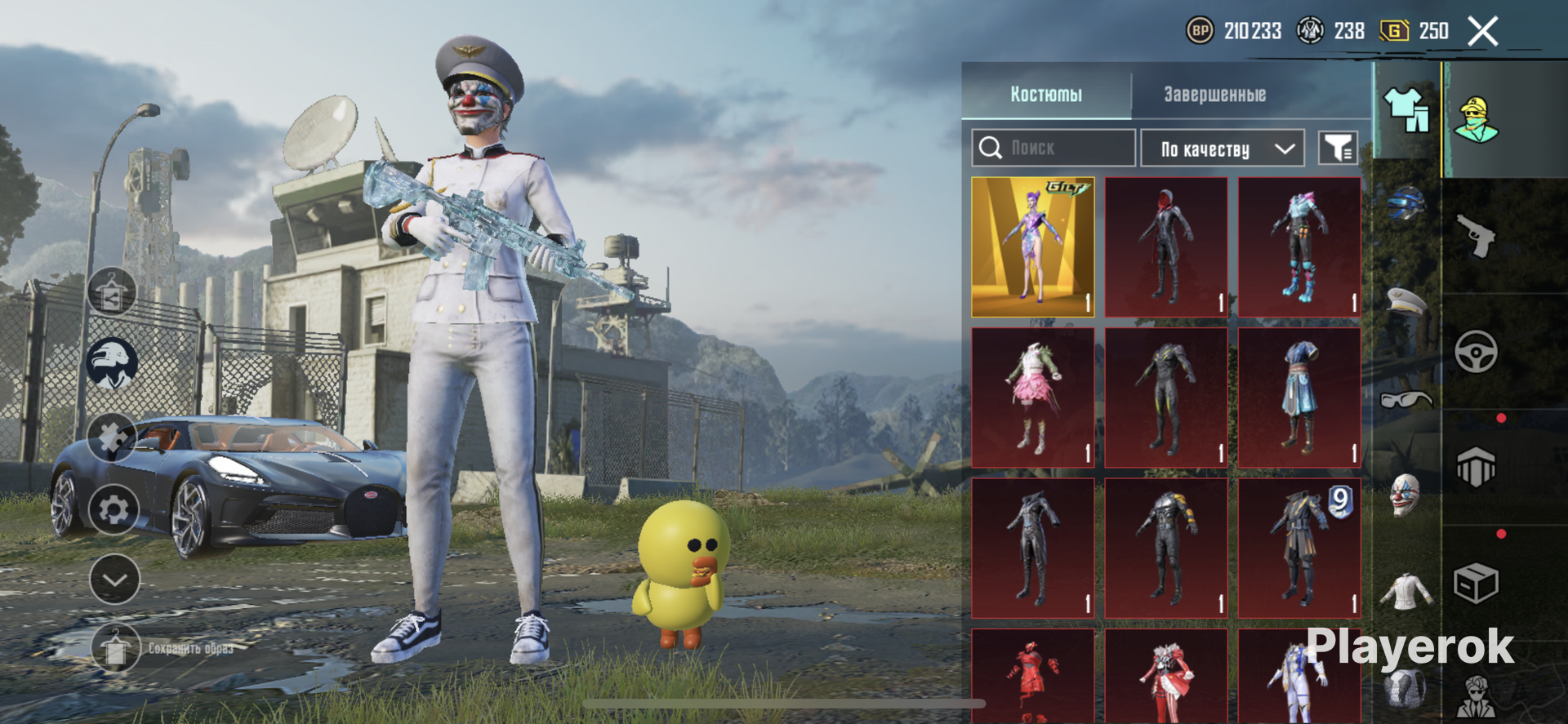The width and height of the screenshot is (1568, 724).
Task: Open the По качеству sort dropdown
Action: [1222, 149]
